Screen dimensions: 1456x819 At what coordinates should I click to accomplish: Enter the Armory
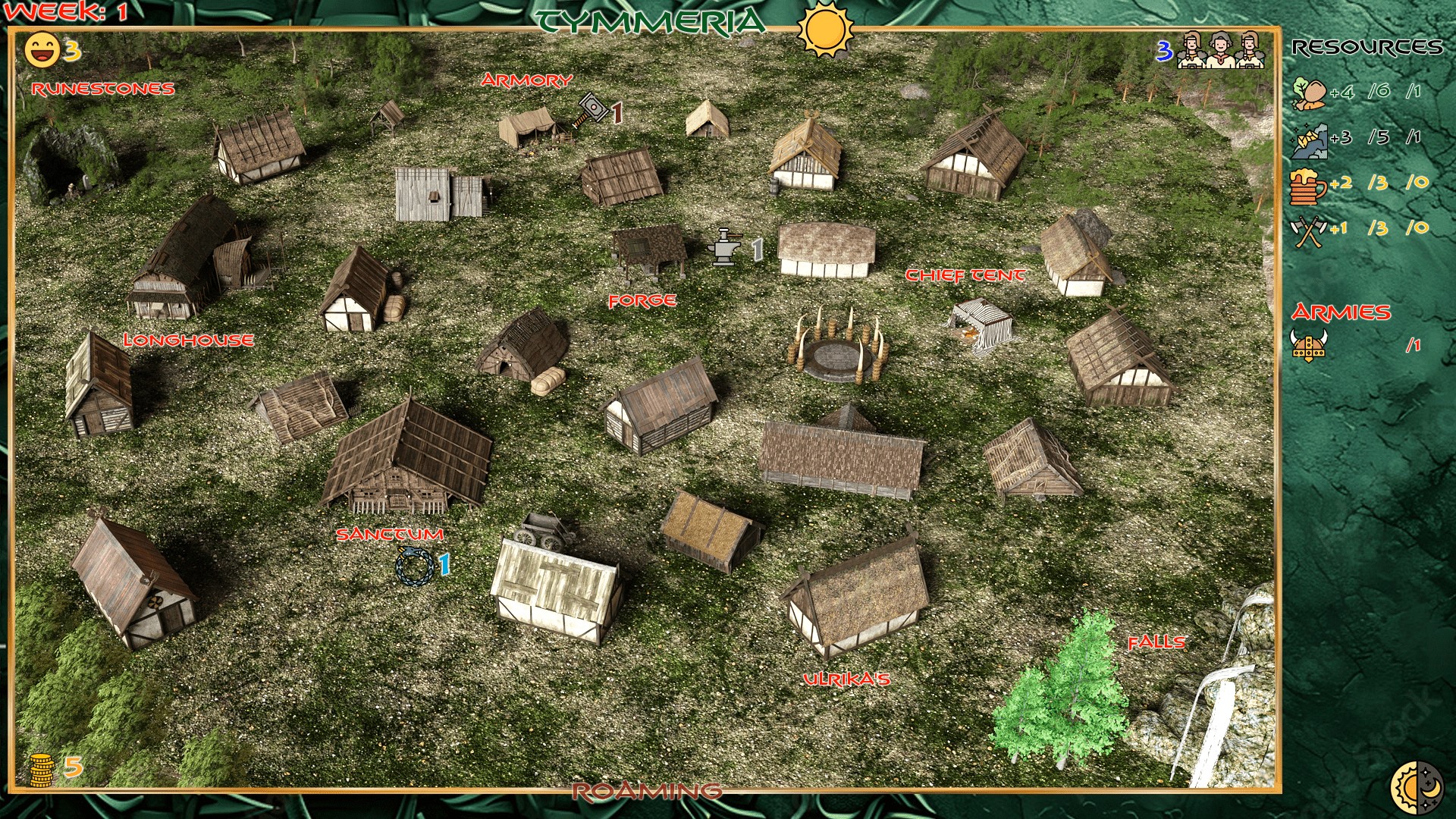pyautogui.click(x=526, y=80)
